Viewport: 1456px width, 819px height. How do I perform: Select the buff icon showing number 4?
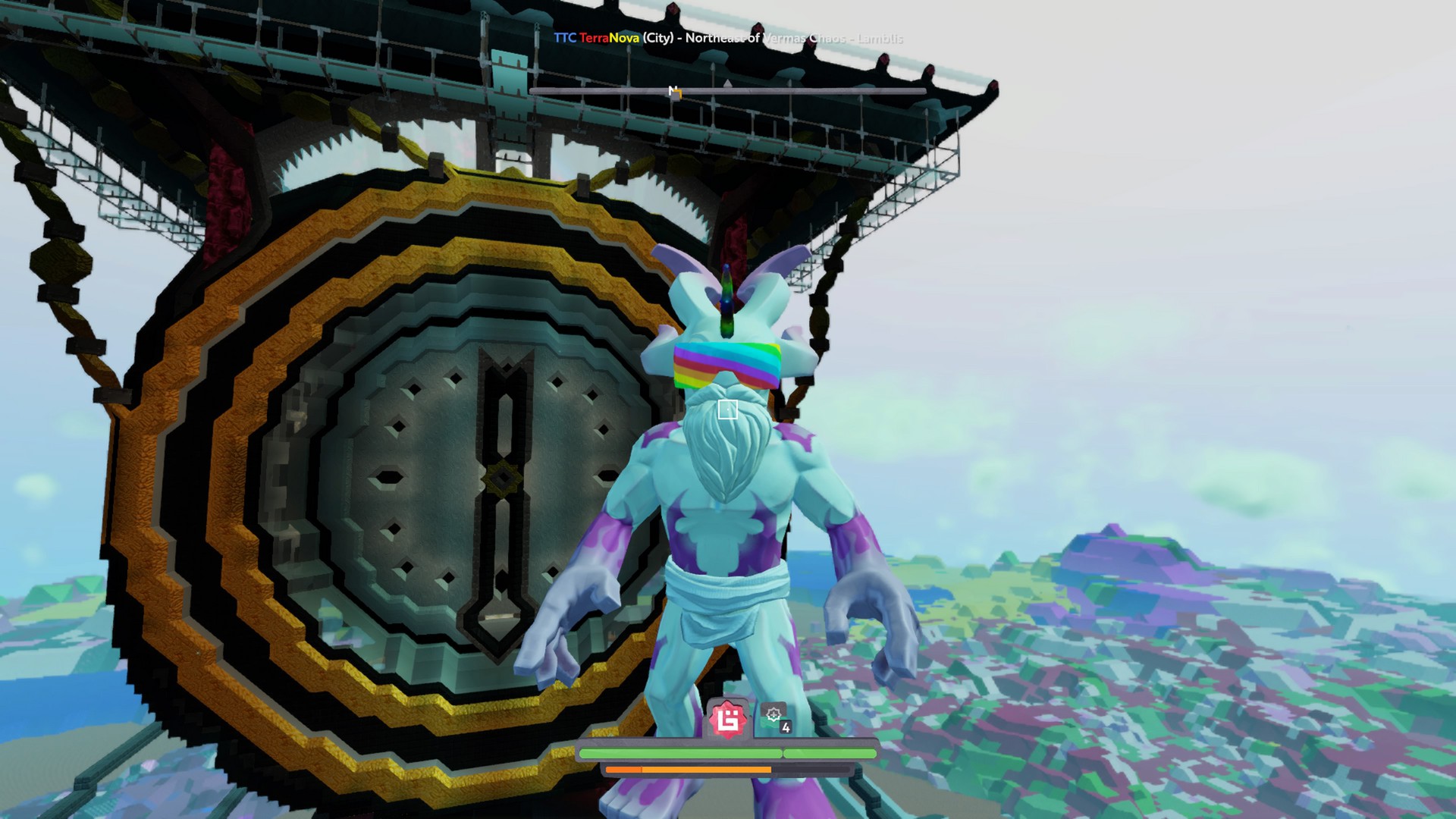point(775,717)
